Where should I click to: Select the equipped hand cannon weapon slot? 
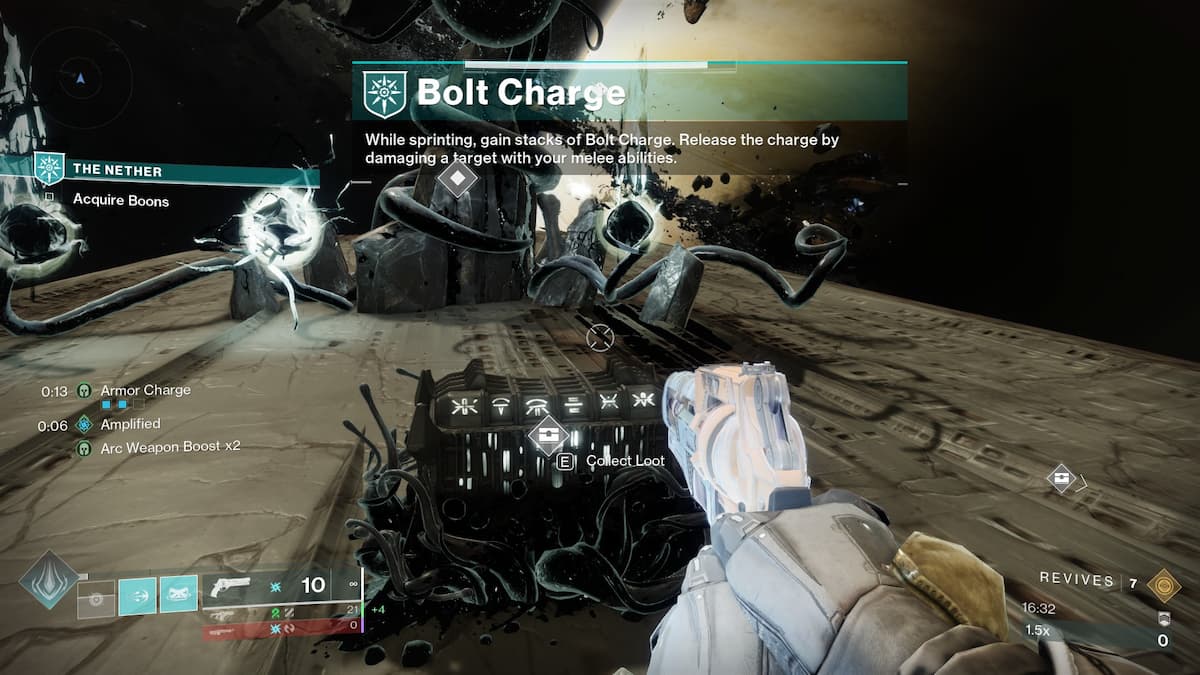pyautogui.click(x=281, y=586)
